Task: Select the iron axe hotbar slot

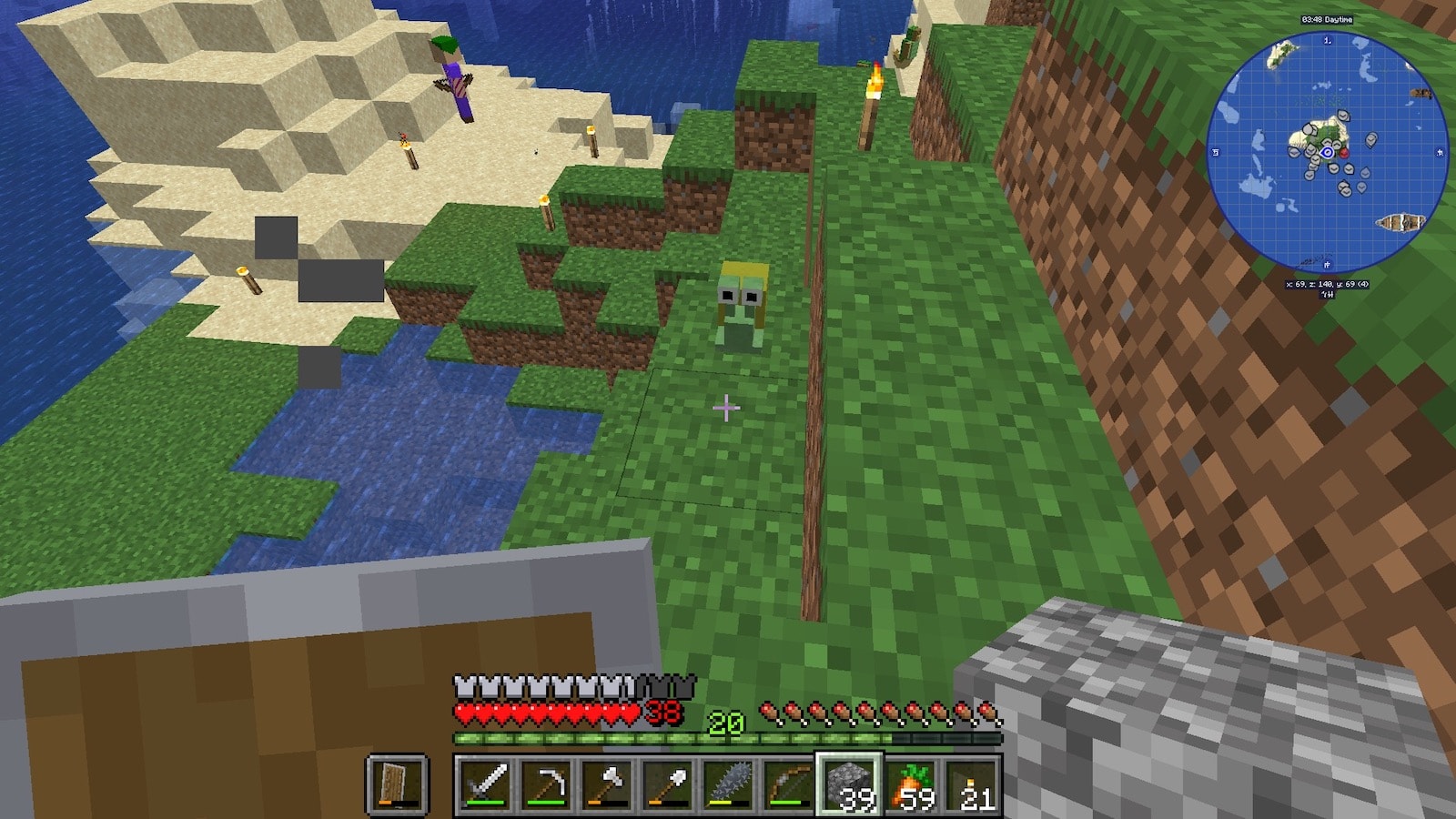Action: point(607,784)
